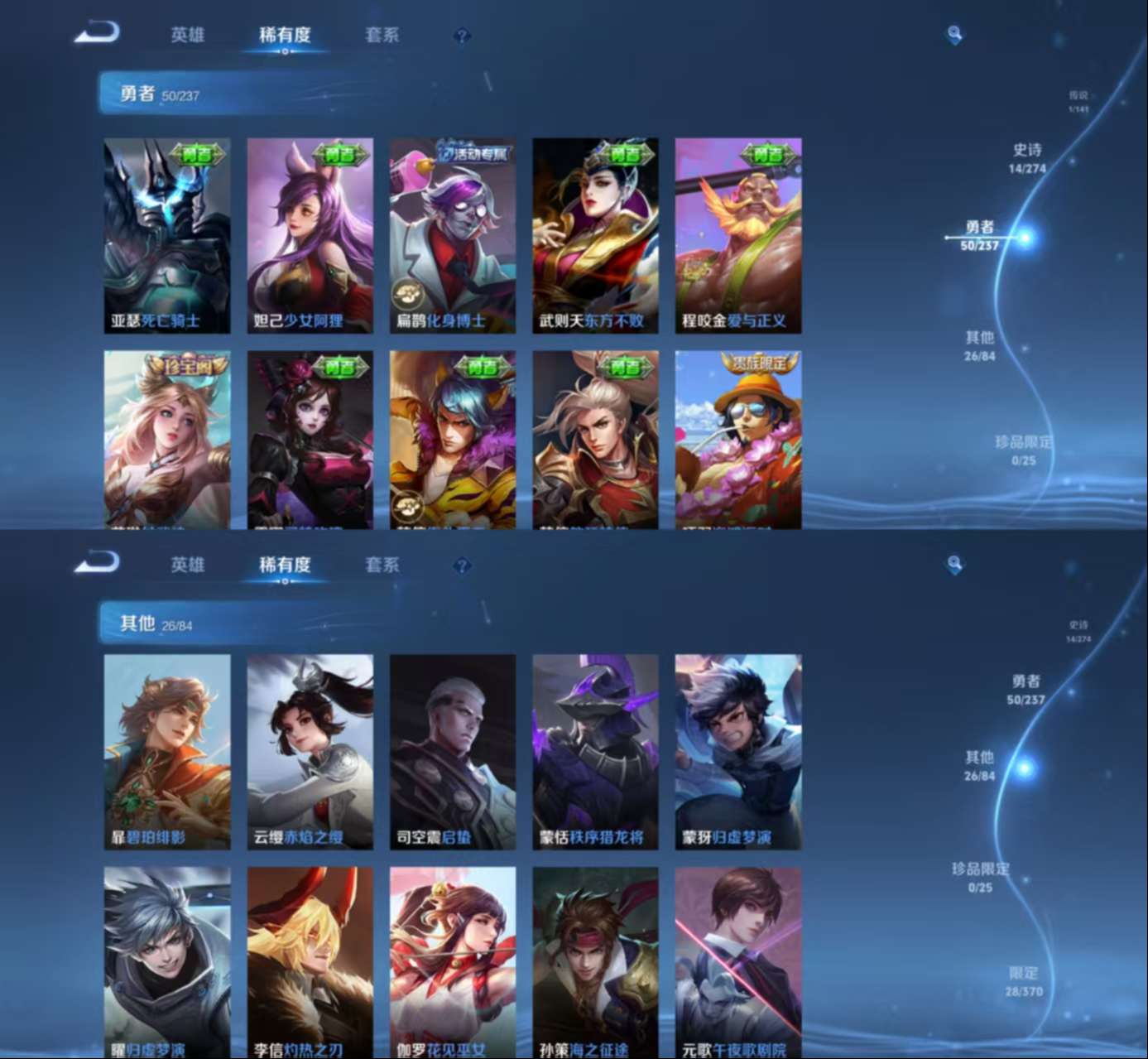The height and width of the screenshot is (1059, 1148).
Task: View the 元歌午夜歌剧院 skin
Action: click(x=737, y=960)
